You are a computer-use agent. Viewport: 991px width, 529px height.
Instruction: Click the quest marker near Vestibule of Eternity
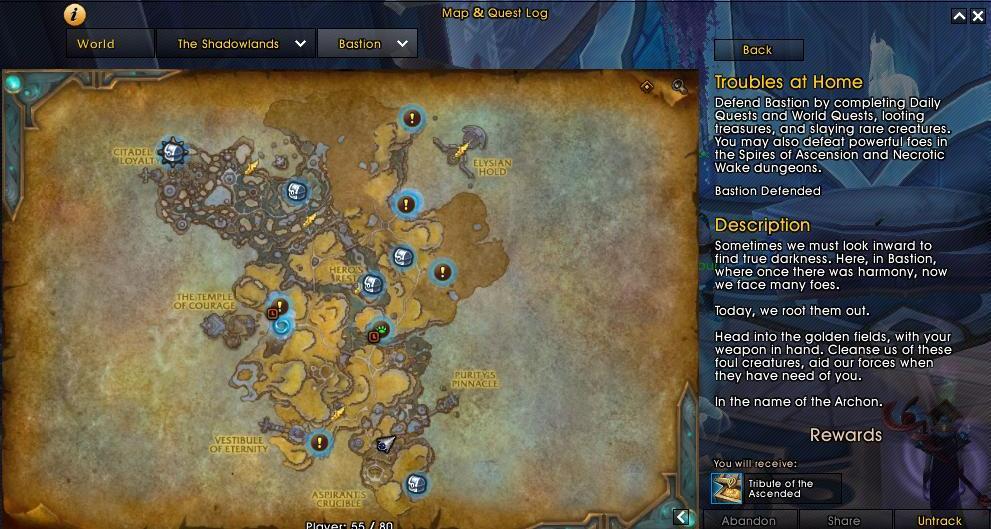(319, 441)
